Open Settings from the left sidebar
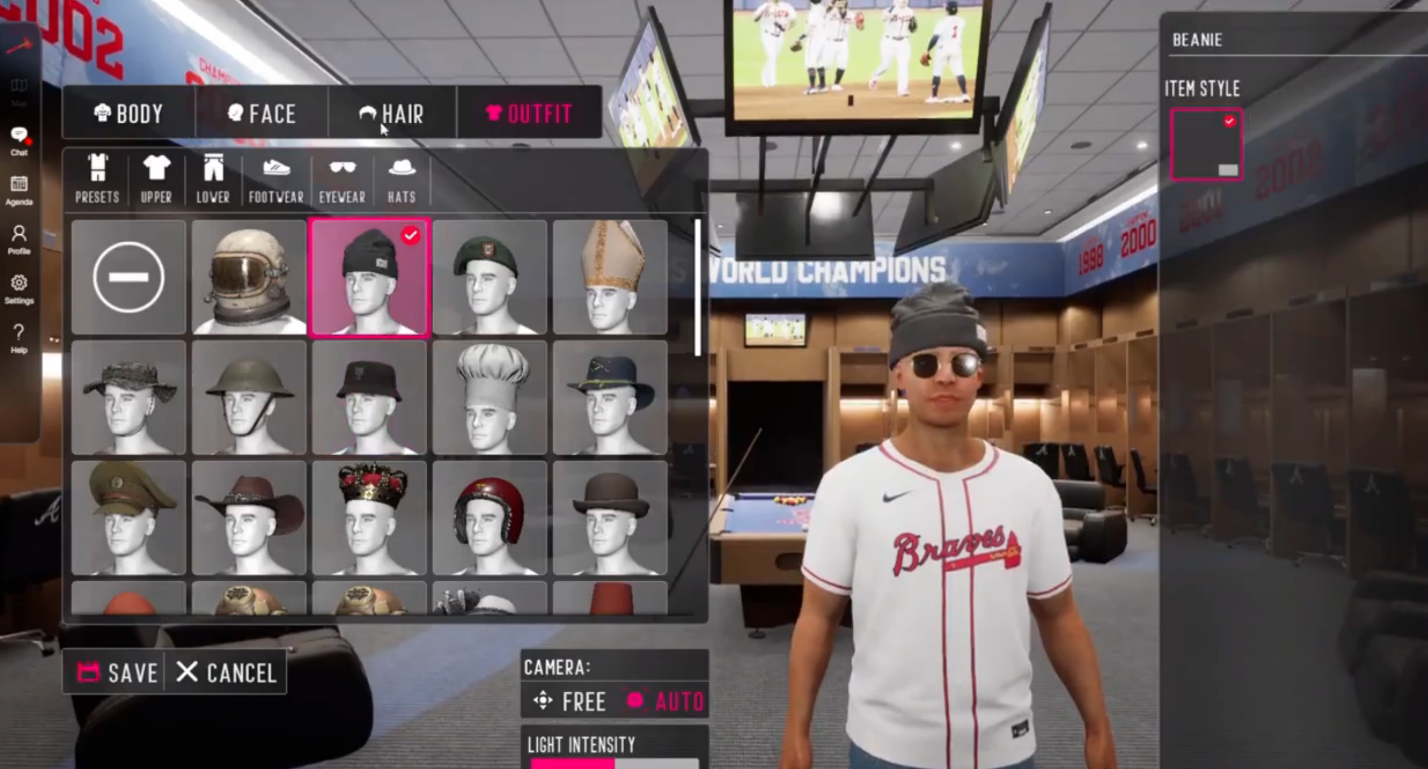The width and height of the screenshot is (1428, 769). [x=19, y=288]
